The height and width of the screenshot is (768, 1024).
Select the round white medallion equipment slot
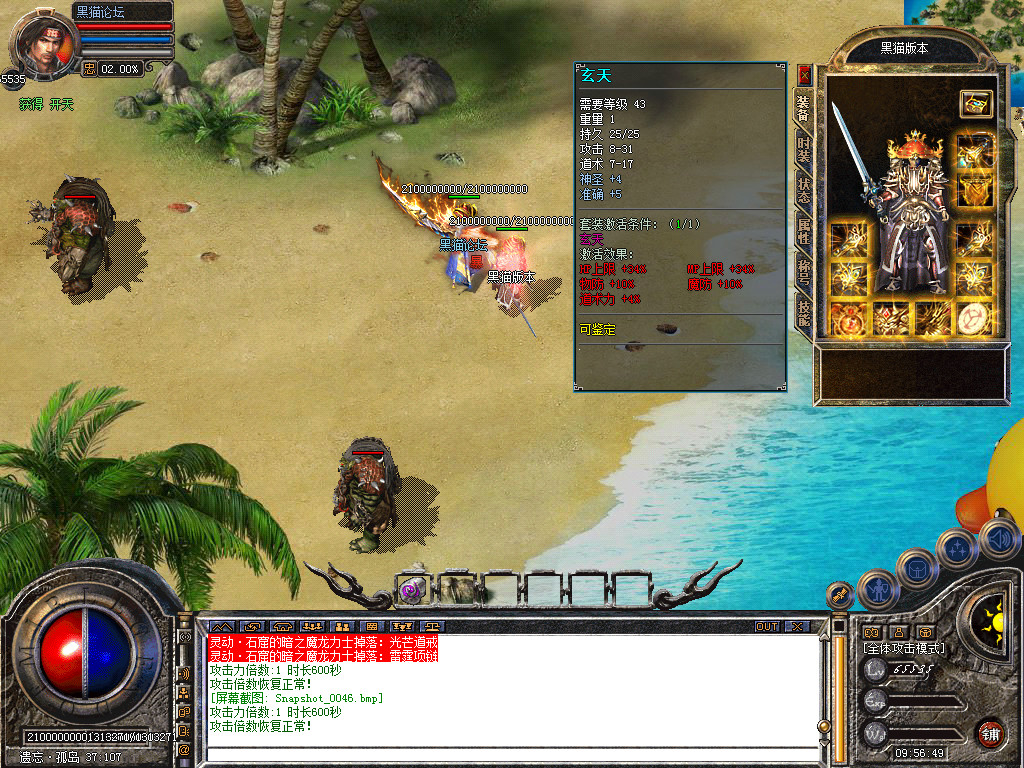[x=973, y=319]
